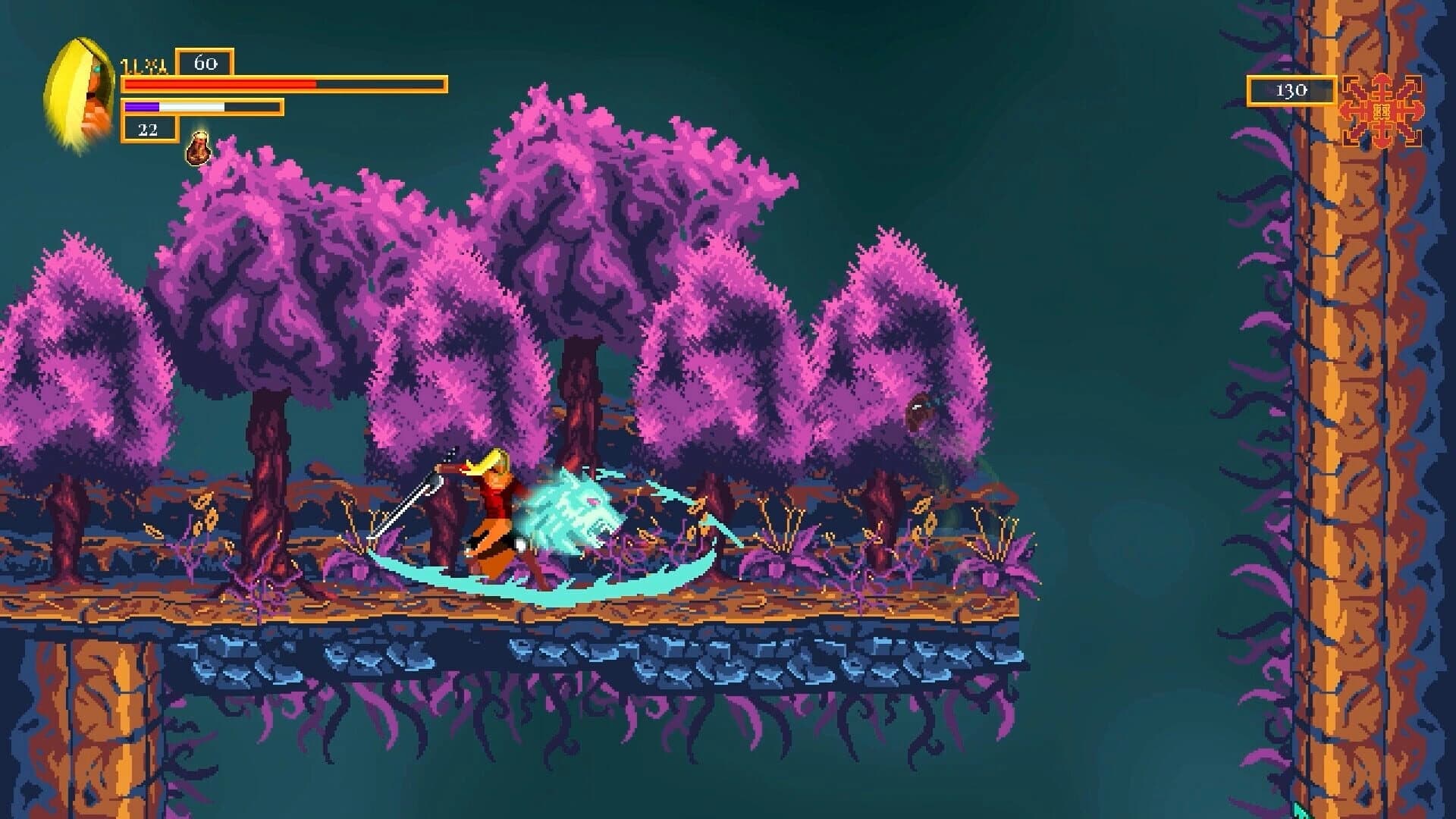
Task: Toggle the 130 currency display in the top-right
Action: [1291, 90]
